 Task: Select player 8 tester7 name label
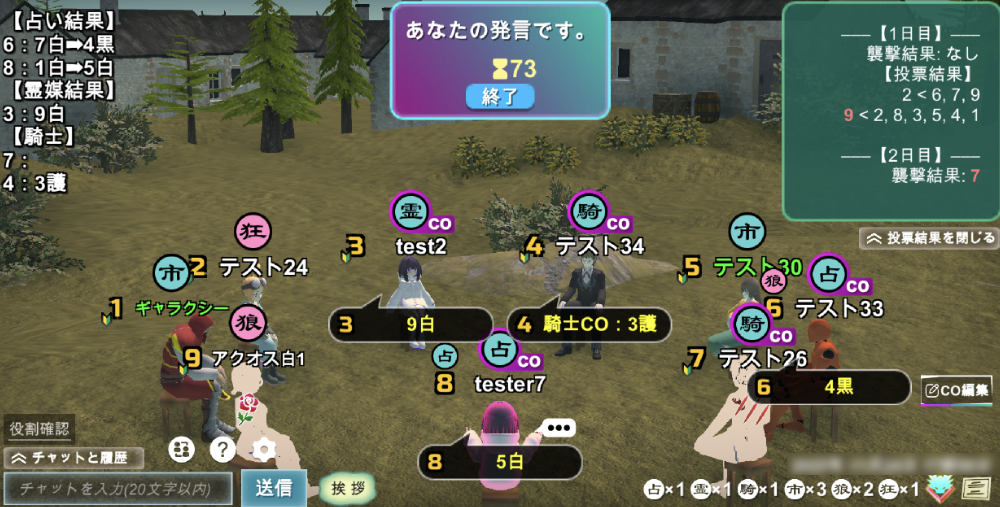pos(509,383)
